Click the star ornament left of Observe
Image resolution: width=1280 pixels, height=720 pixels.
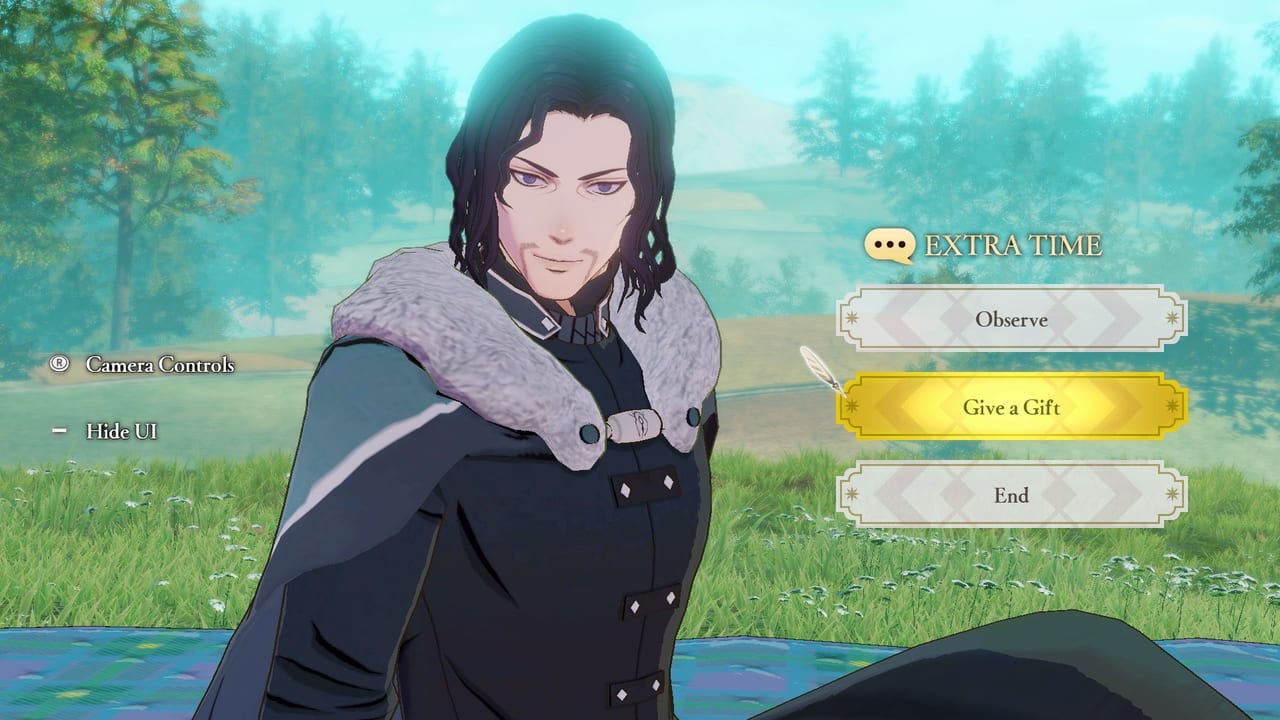pyautogui.click(x=852, y=320)
